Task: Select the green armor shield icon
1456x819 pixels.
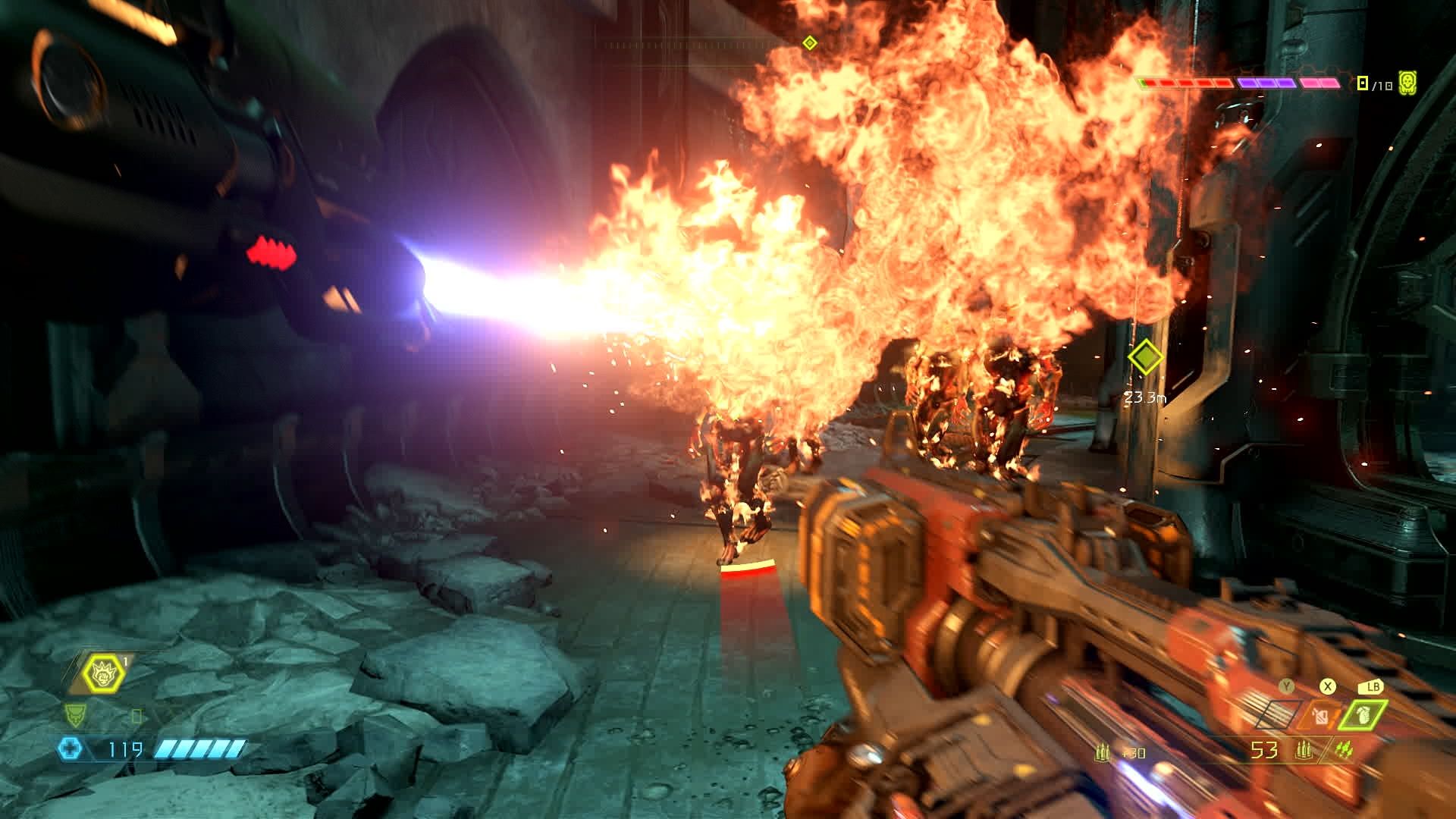Action: [76, 714]
